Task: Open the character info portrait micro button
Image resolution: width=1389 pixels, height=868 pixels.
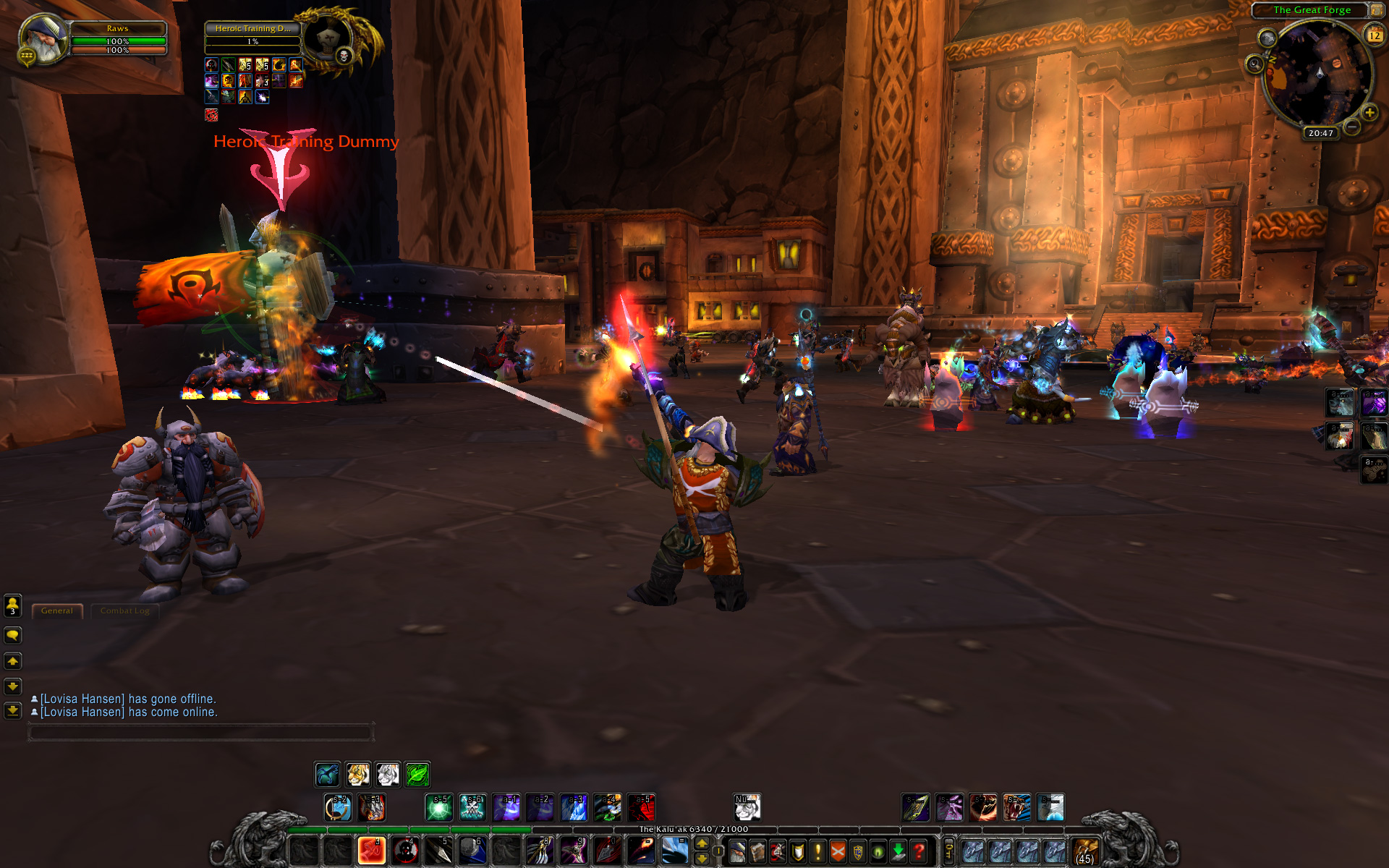Action: [738, 851]
